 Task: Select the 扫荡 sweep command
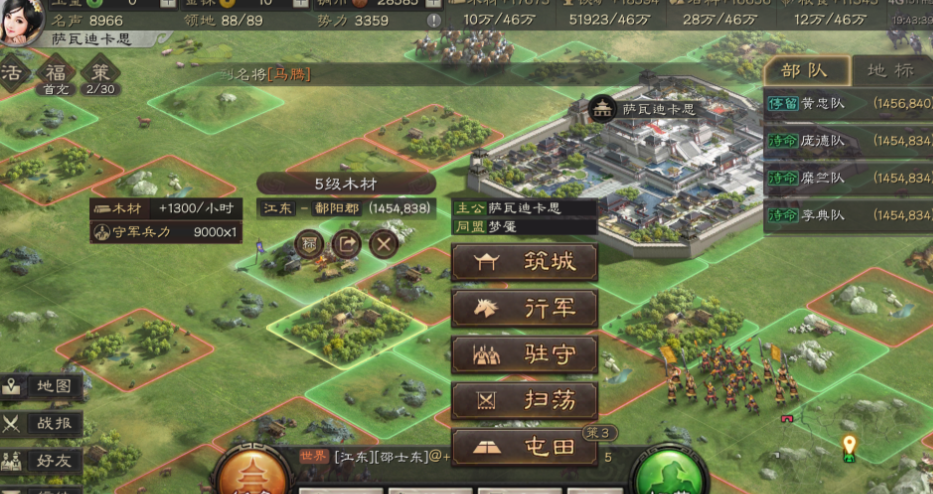tap(524, 401)
